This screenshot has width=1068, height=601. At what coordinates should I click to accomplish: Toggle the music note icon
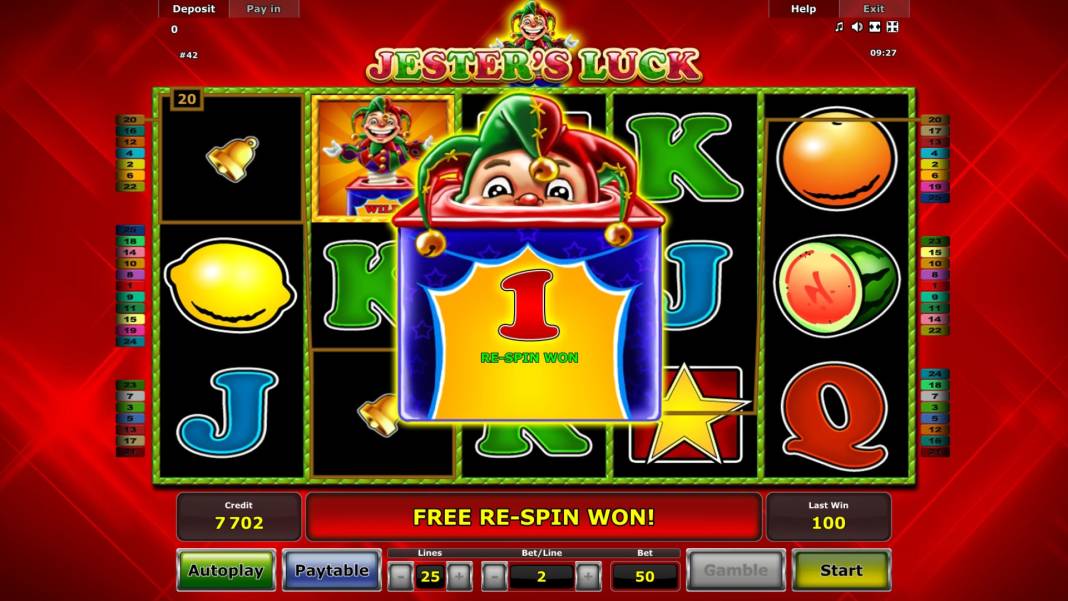[840, 27]
